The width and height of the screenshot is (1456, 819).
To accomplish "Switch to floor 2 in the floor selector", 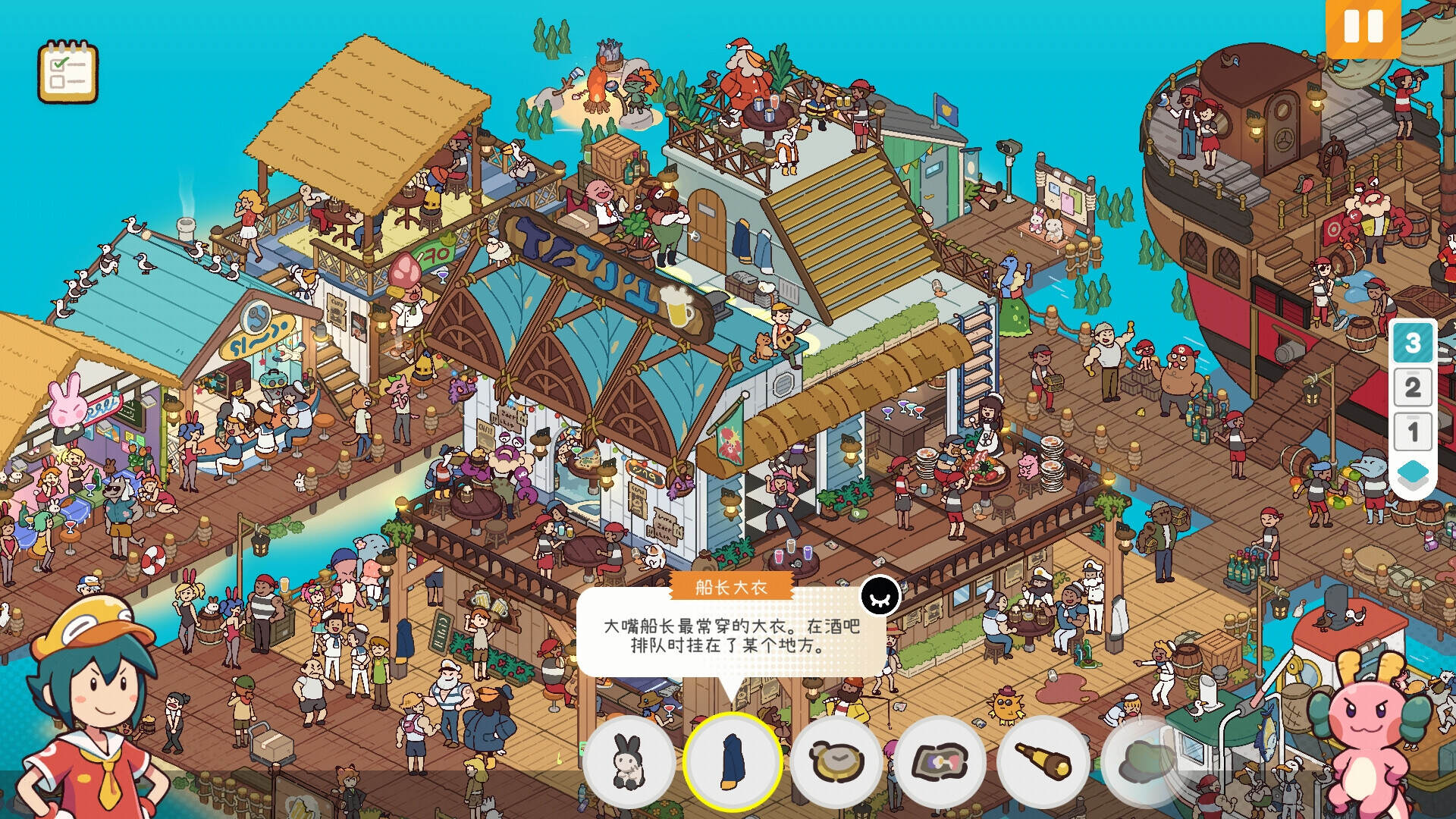I will click(x=1412, y=388).
